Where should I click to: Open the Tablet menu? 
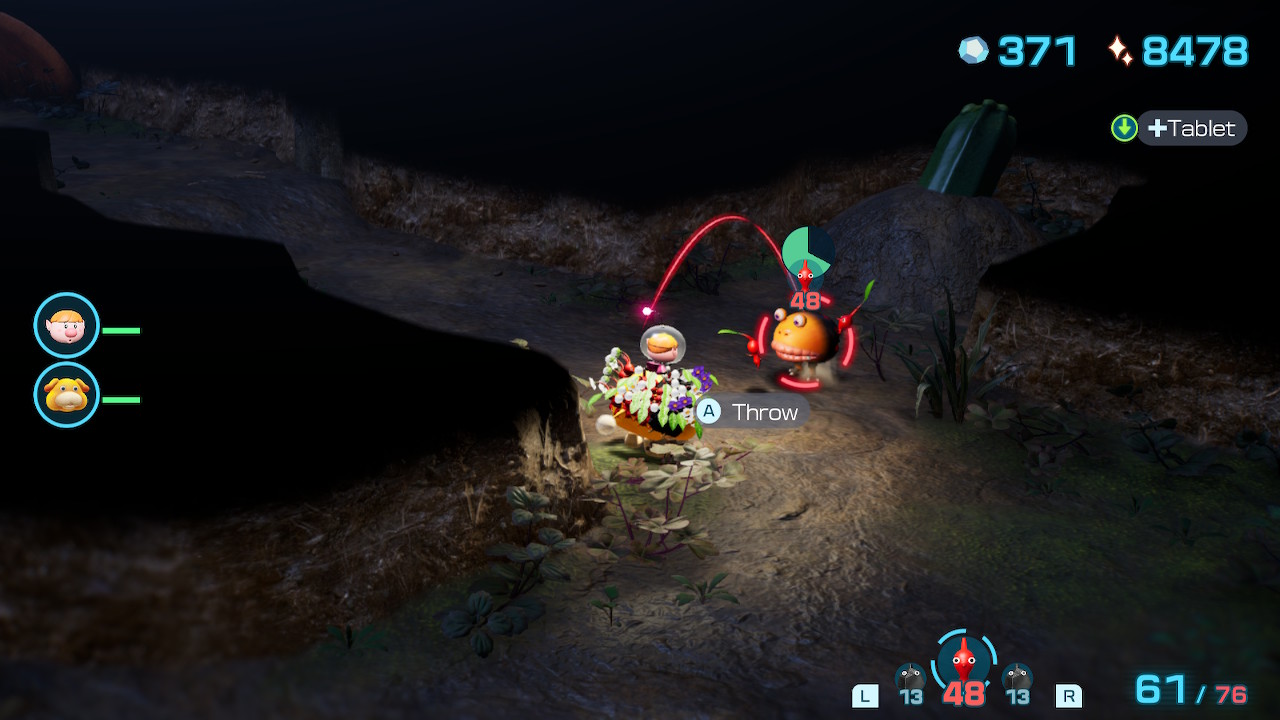pos(1191,128)
